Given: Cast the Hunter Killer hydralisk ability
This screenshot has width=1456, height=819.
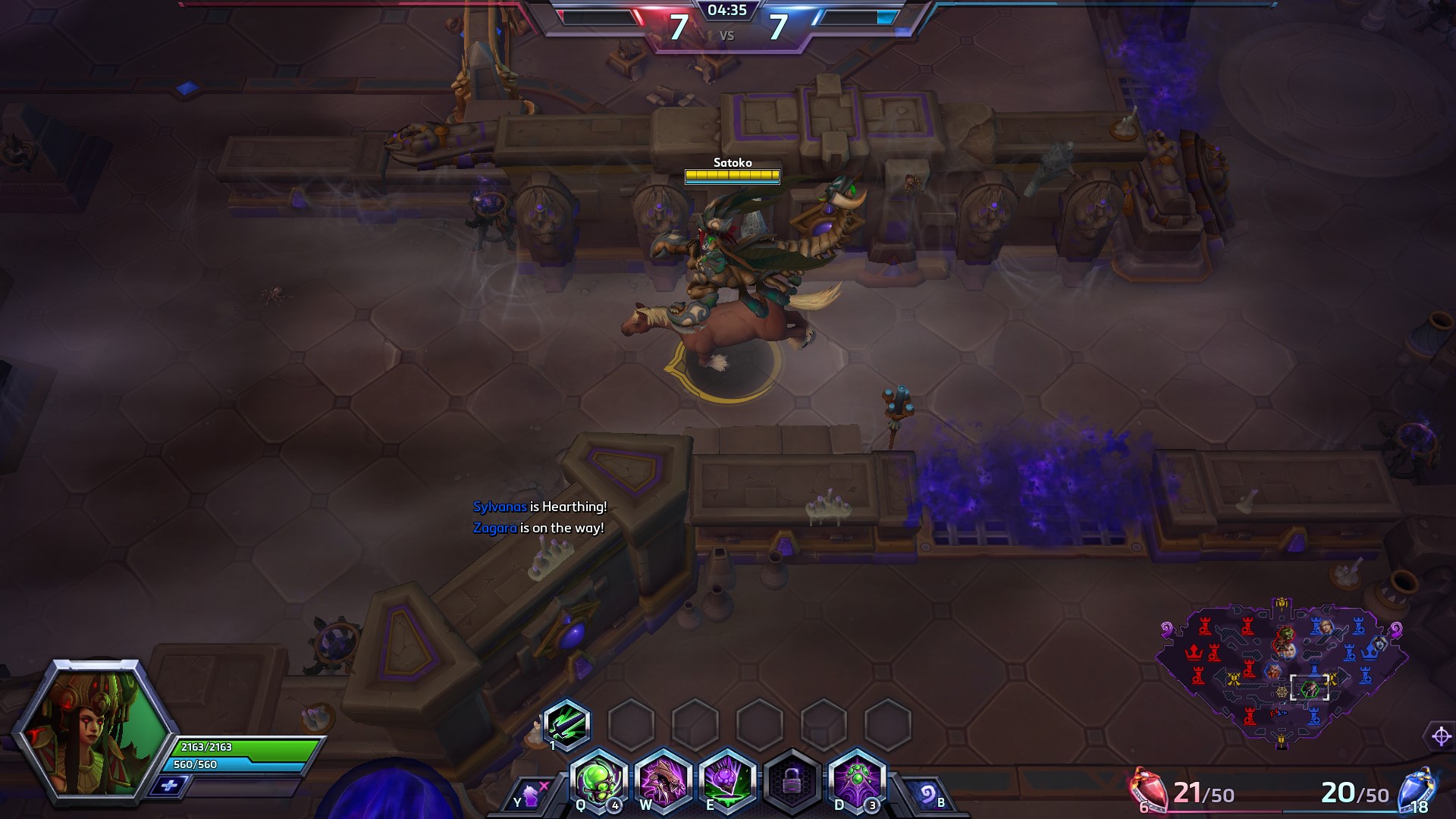Looking at the screenshot, I should (x=662, y=781).
